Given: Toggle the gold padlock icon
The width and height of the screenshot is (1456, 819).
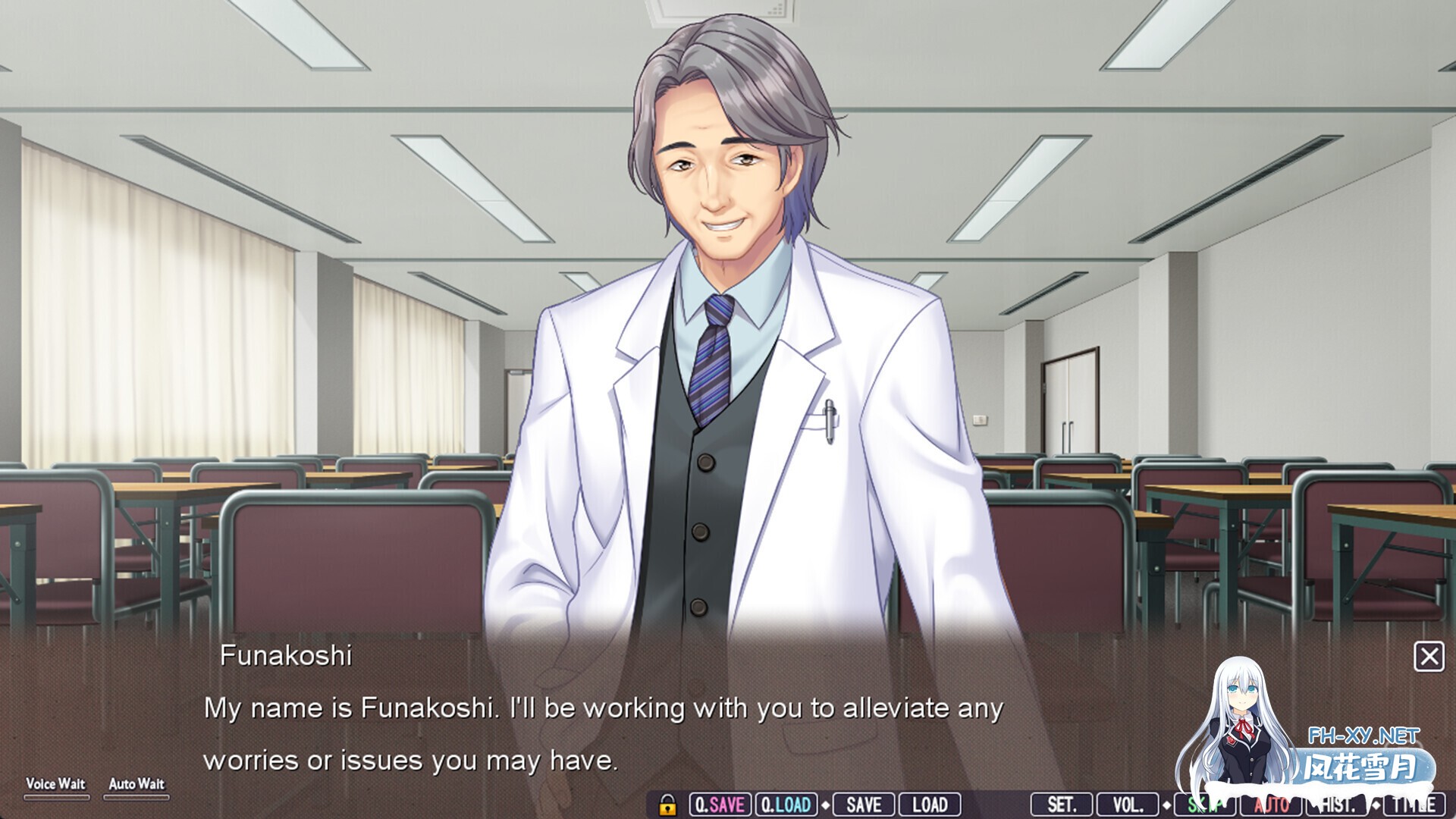Looking at the screenshot, I should point(667,805).
